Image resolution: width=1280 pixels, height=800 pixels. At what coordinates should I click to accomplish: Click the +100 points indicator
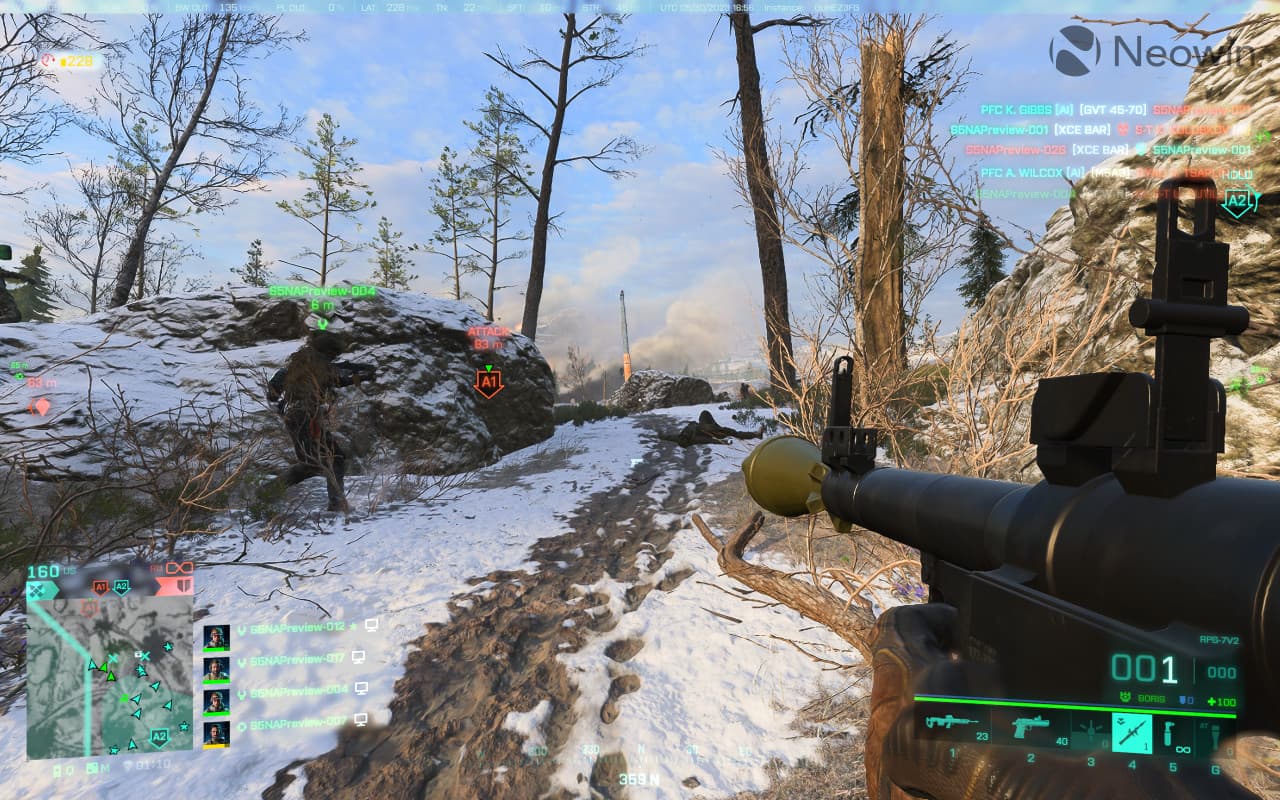(x=1223, y=702)
